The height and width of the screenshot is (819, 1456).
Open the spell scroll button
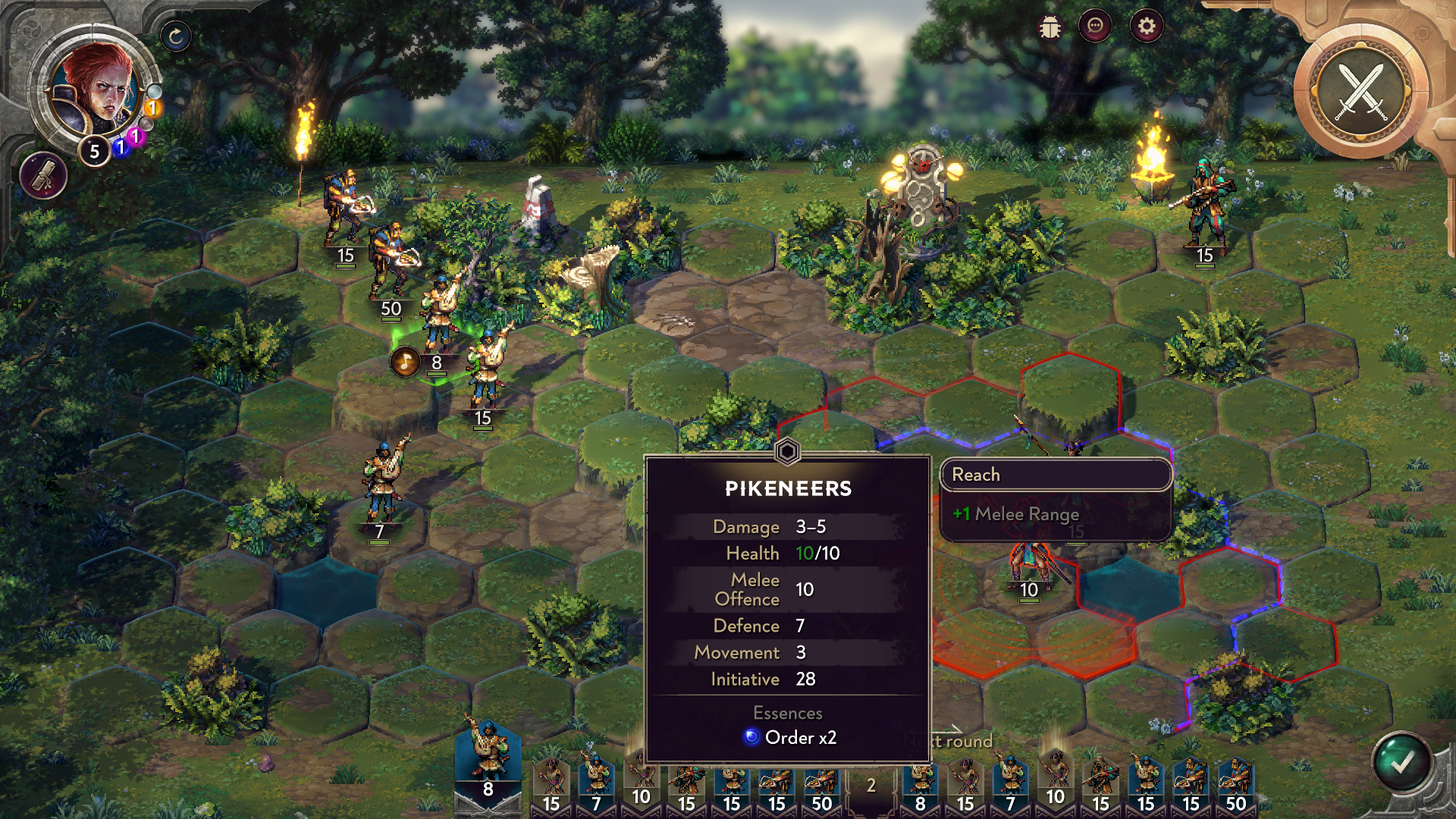[x=44, y=175]
